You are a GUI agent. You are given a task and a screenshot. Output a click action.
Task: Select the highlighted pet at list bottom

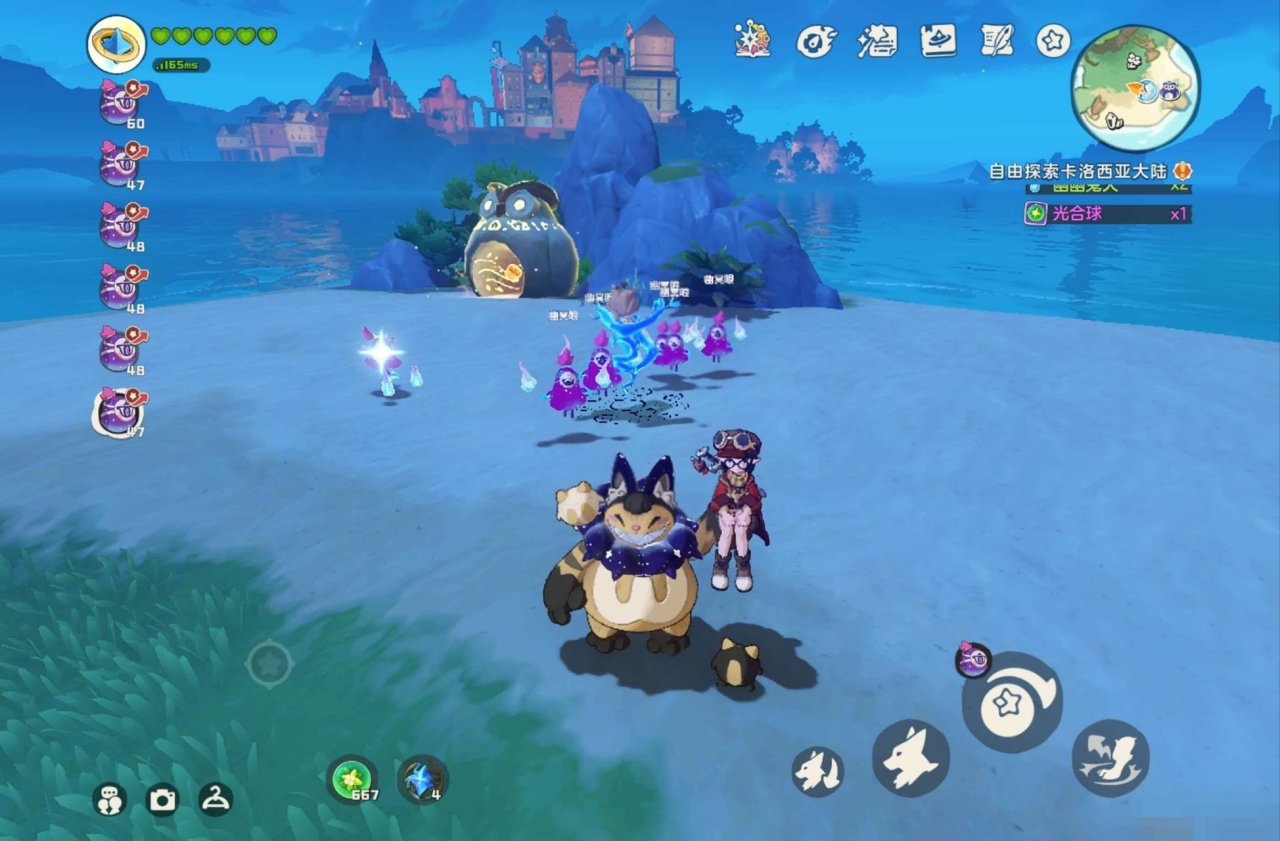[x=120, y=411]
